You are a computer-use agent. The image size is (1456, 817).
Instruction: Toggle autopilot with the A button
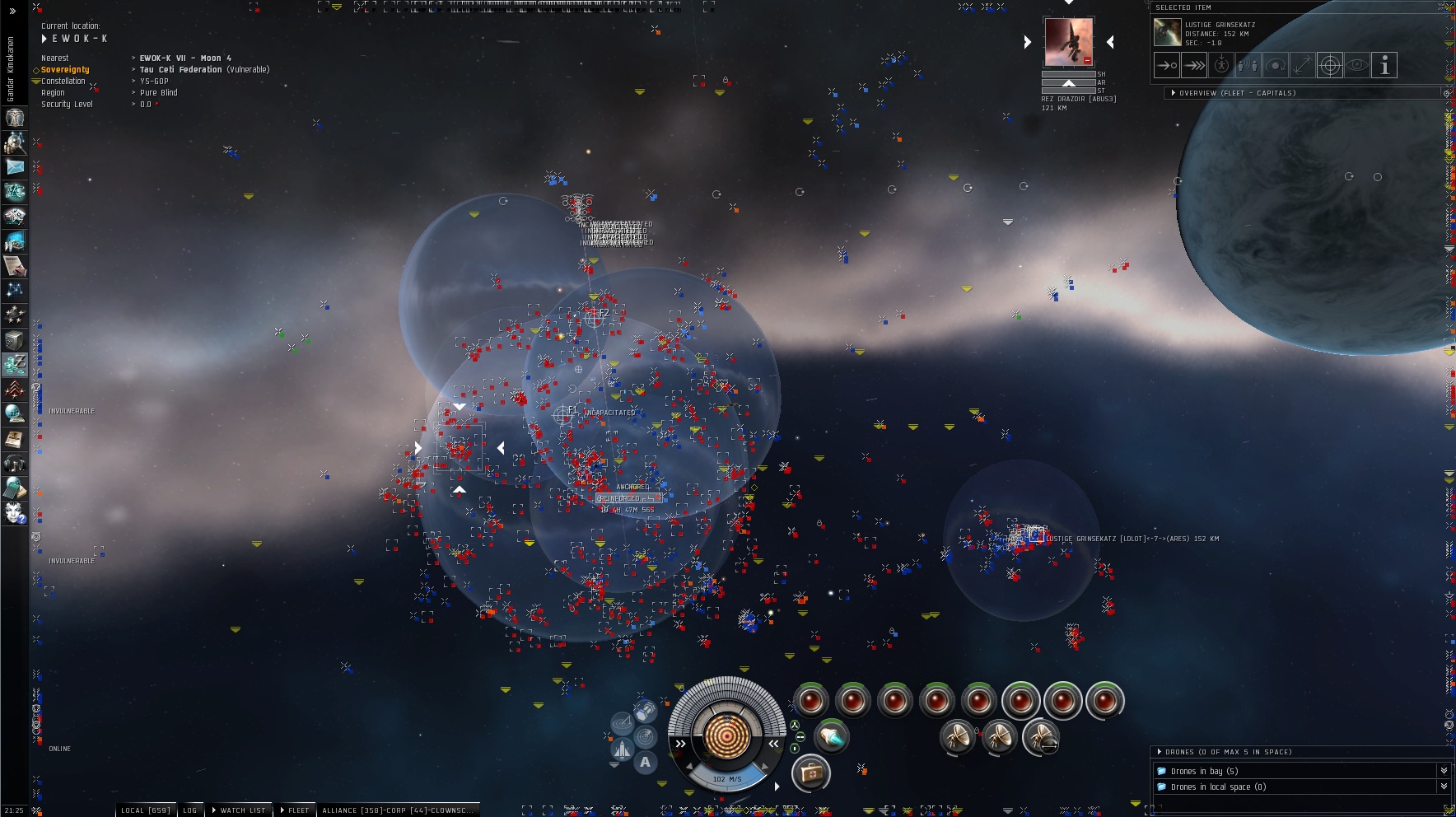pyautogui.click(x=646, y=763)
